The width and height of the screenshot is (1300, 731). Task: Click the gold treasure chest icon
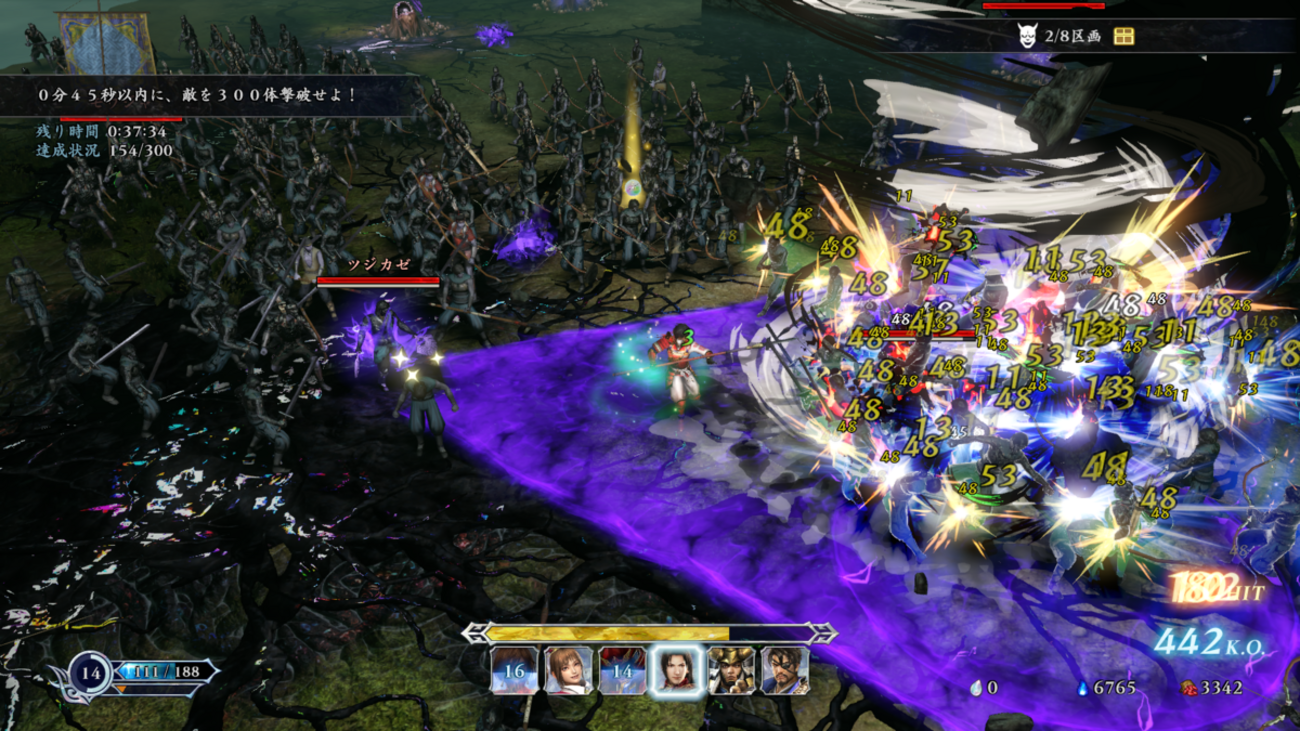point(1123,37)
